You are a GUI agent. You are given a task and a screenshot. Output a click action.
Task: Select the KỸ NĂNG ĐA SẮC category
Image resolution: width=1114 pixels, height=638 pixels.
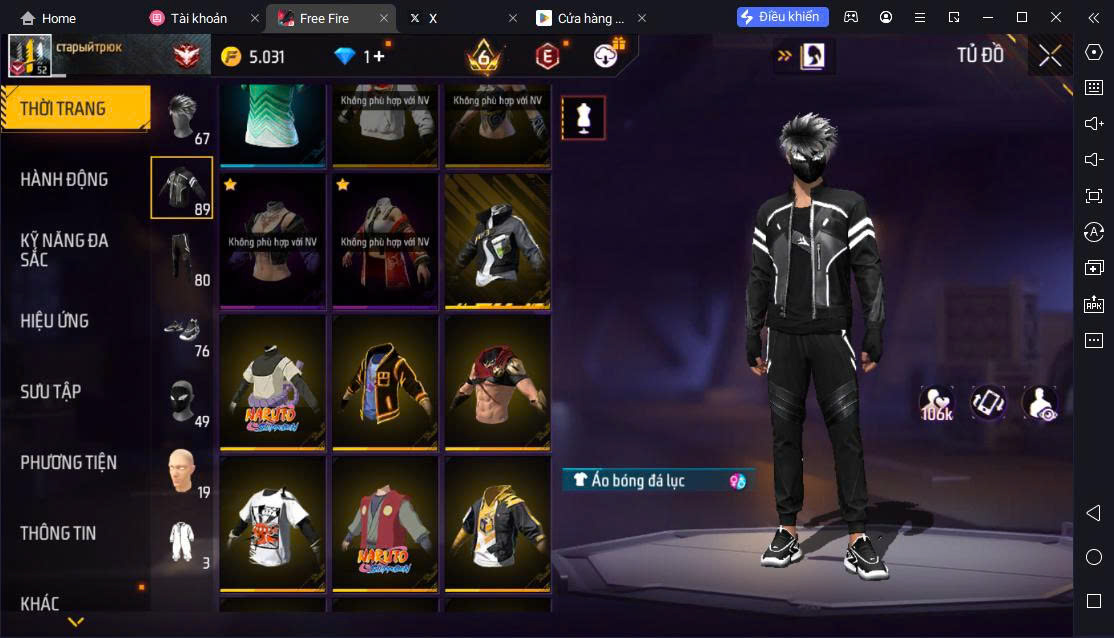pyautogui.click(x=64, y=250)
